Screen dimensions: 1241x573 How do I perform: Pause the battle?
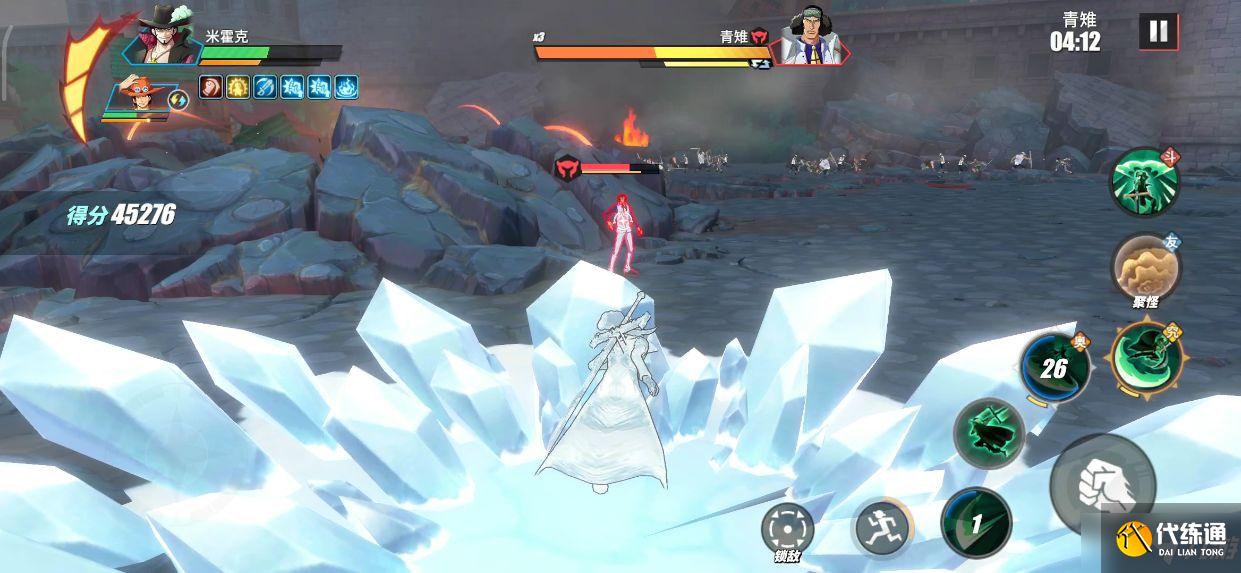(x=1158, y=32)
